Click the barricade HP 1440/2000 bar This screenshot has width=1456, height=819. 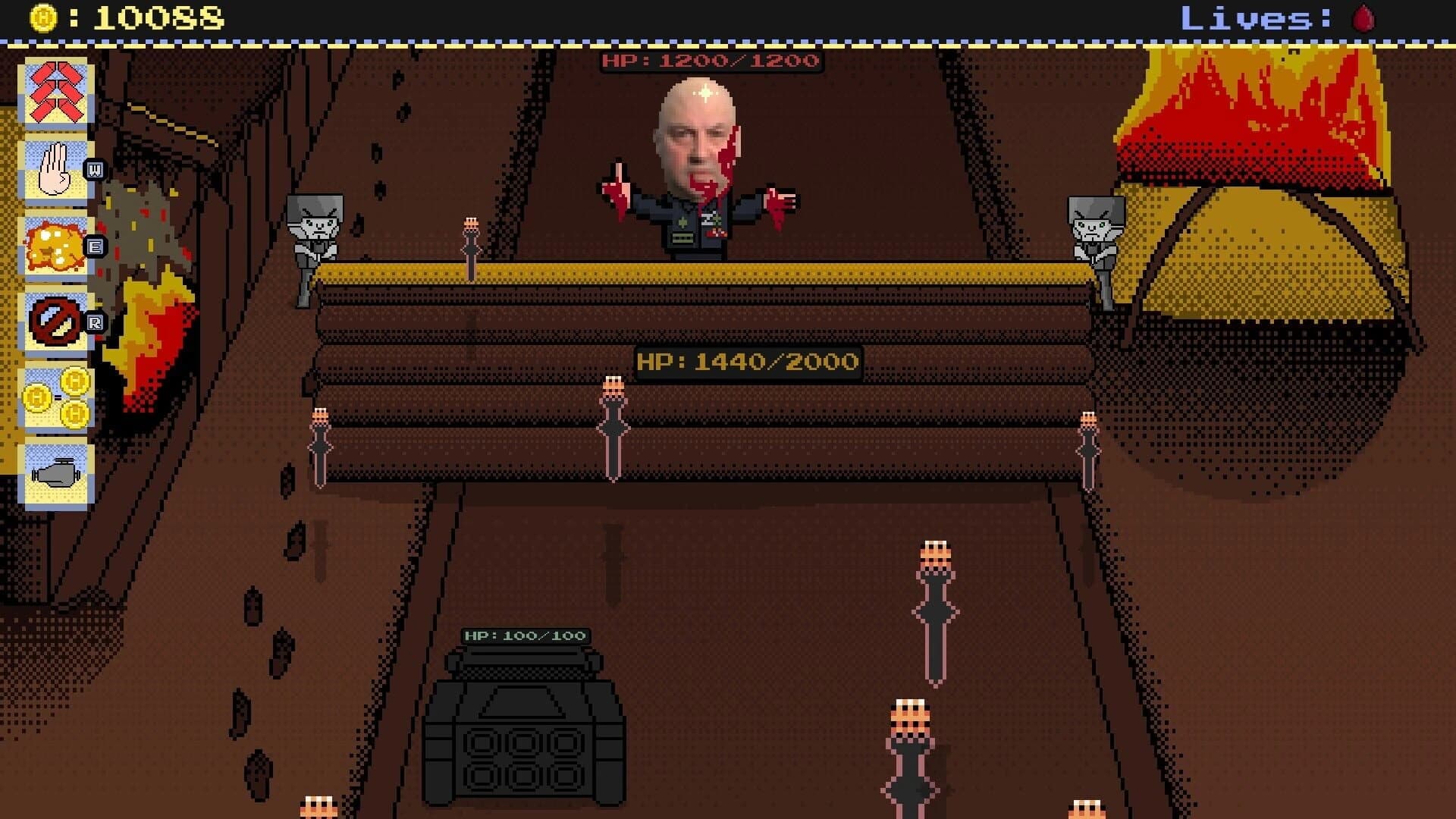pyautogui.click(x=746, y=362)
